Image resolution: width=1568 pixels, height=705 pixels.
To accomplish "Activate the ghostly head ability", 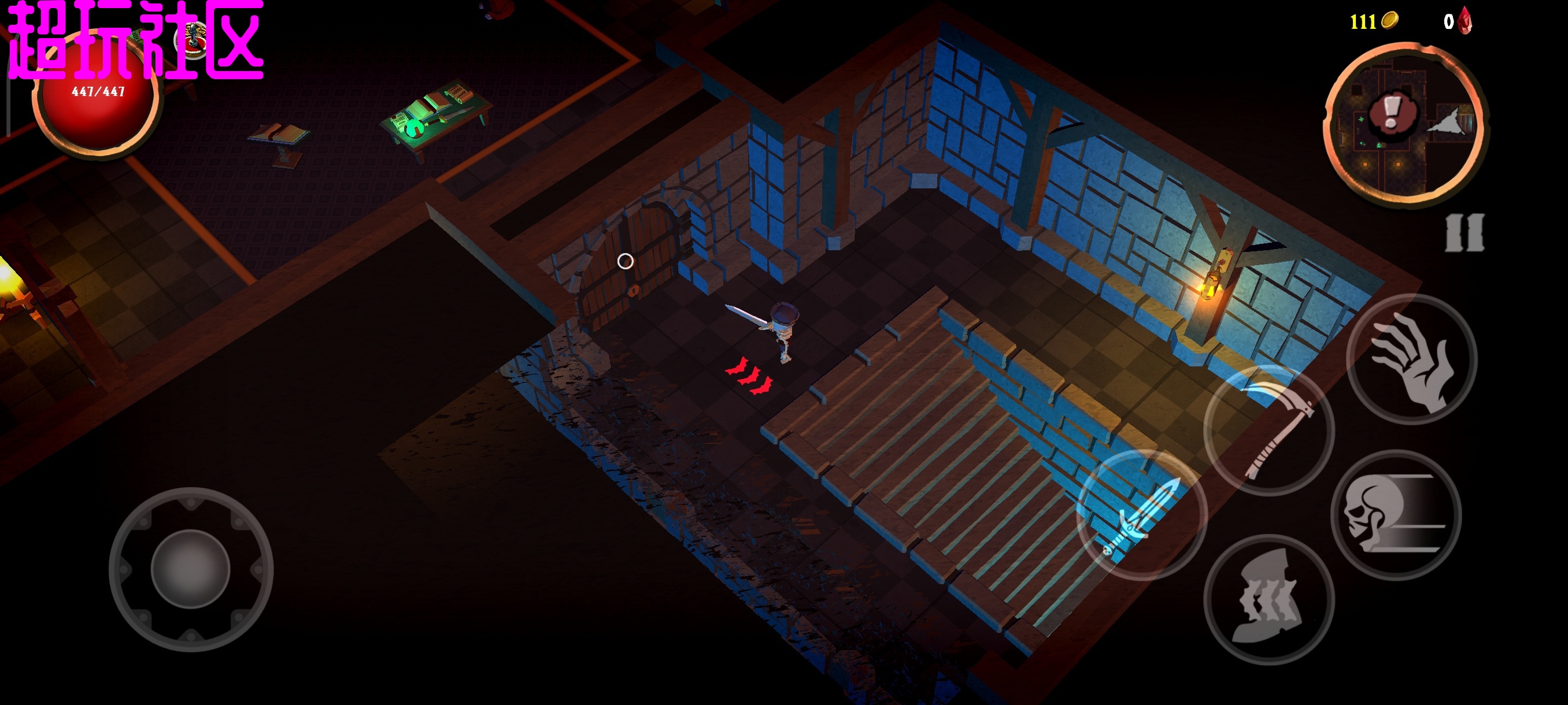I will coord(1269,599).
